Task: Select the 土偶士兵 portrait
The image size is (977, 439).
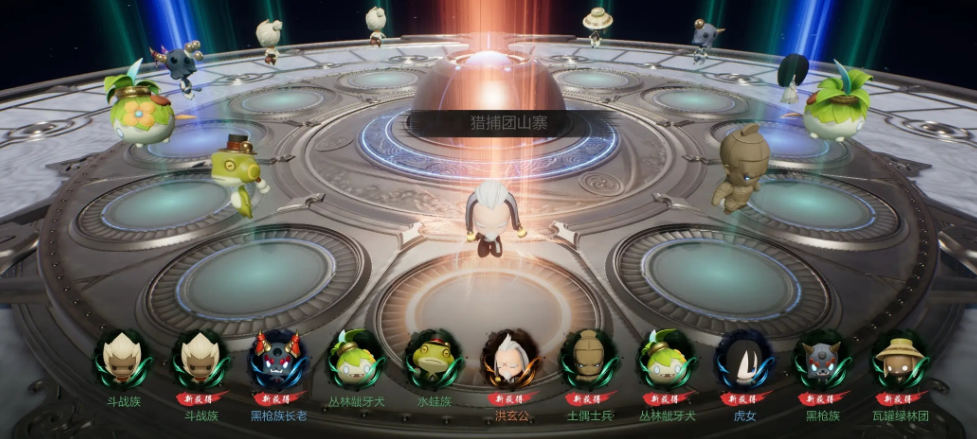Action: [x=589, y=360]
